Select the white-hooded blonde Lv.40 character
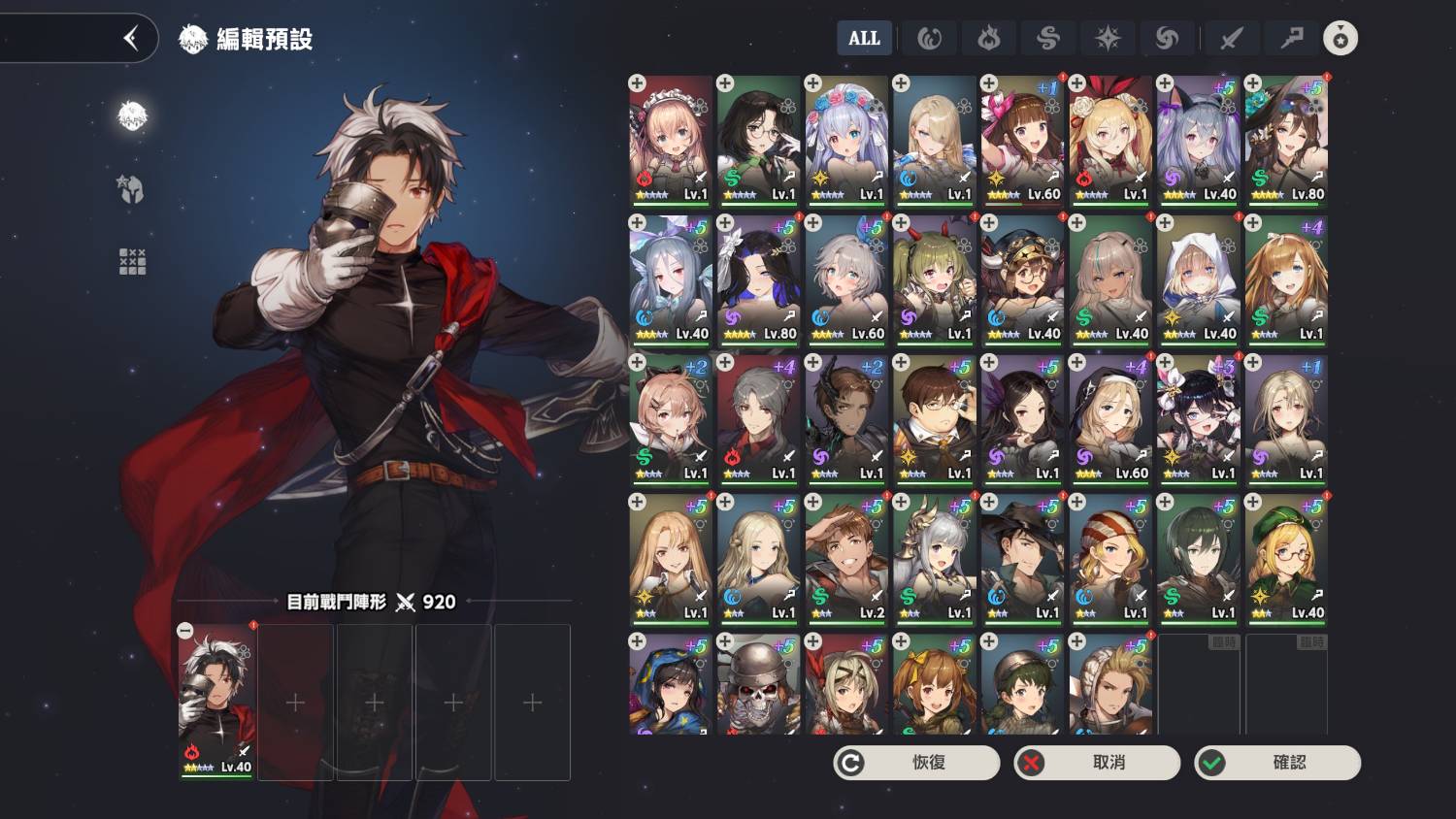This screenshot has width=1456, height=819. point(1198,279)
